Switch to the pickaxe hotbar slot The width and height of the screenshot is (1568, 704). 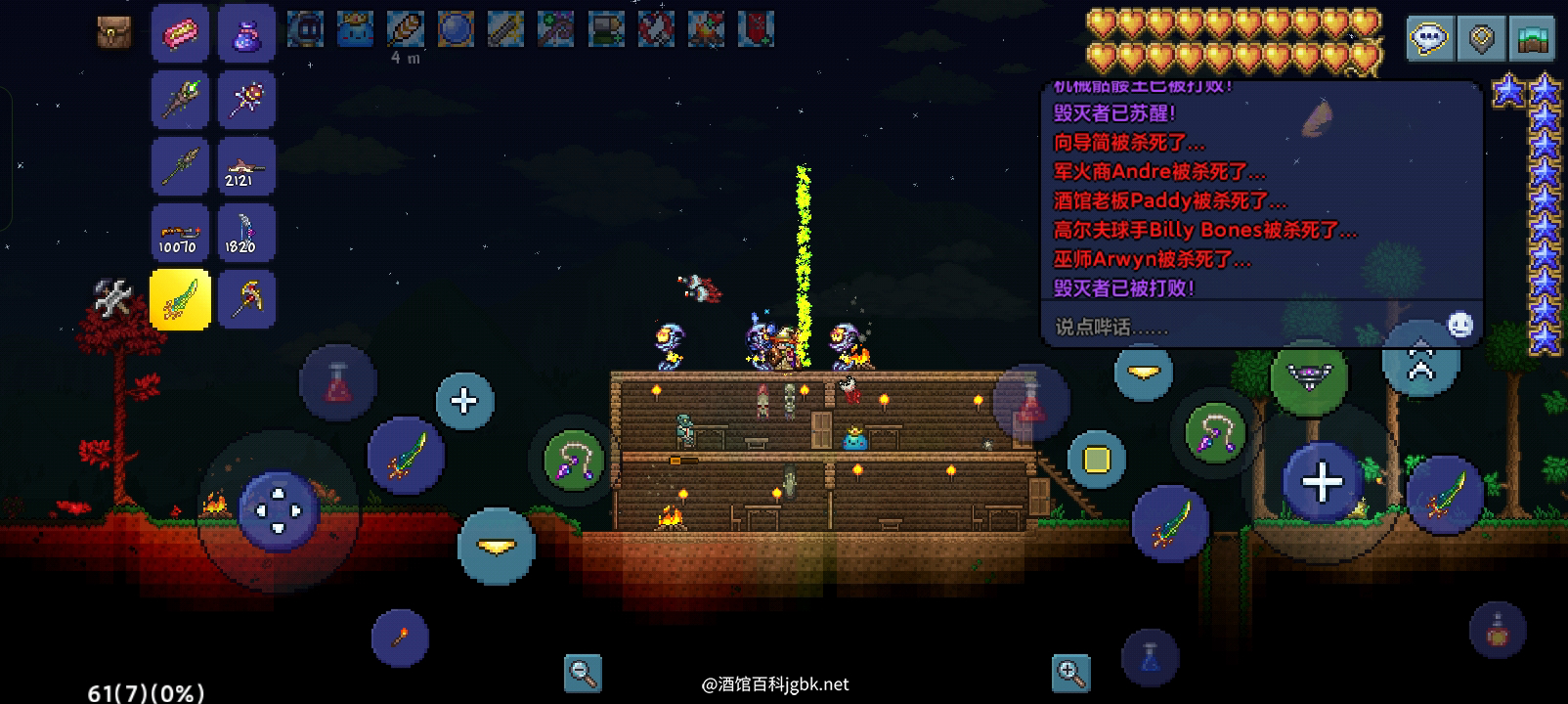tap(246, 299)
